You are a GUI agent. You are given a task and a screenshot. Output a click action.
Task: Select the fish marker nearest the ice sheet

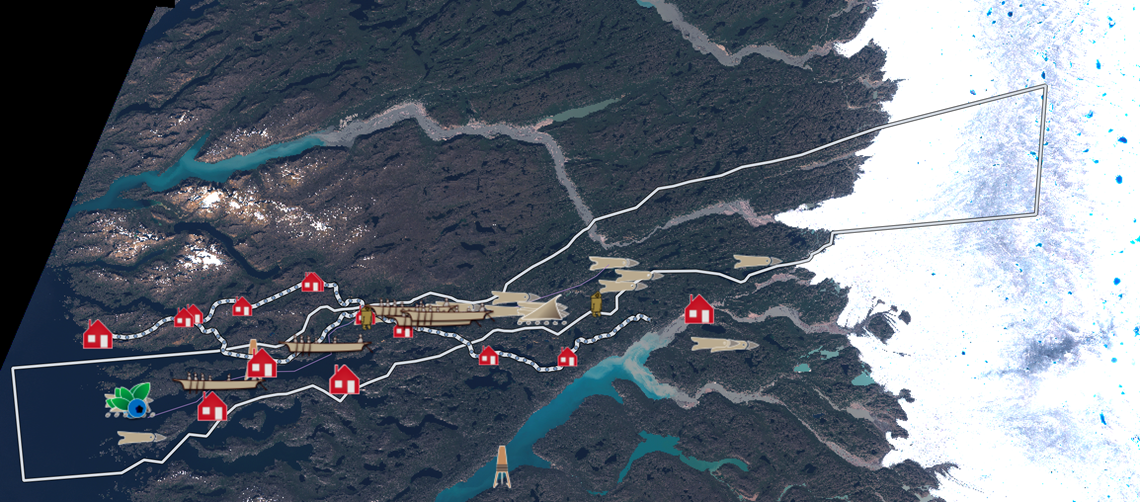(x=755, y=262)
